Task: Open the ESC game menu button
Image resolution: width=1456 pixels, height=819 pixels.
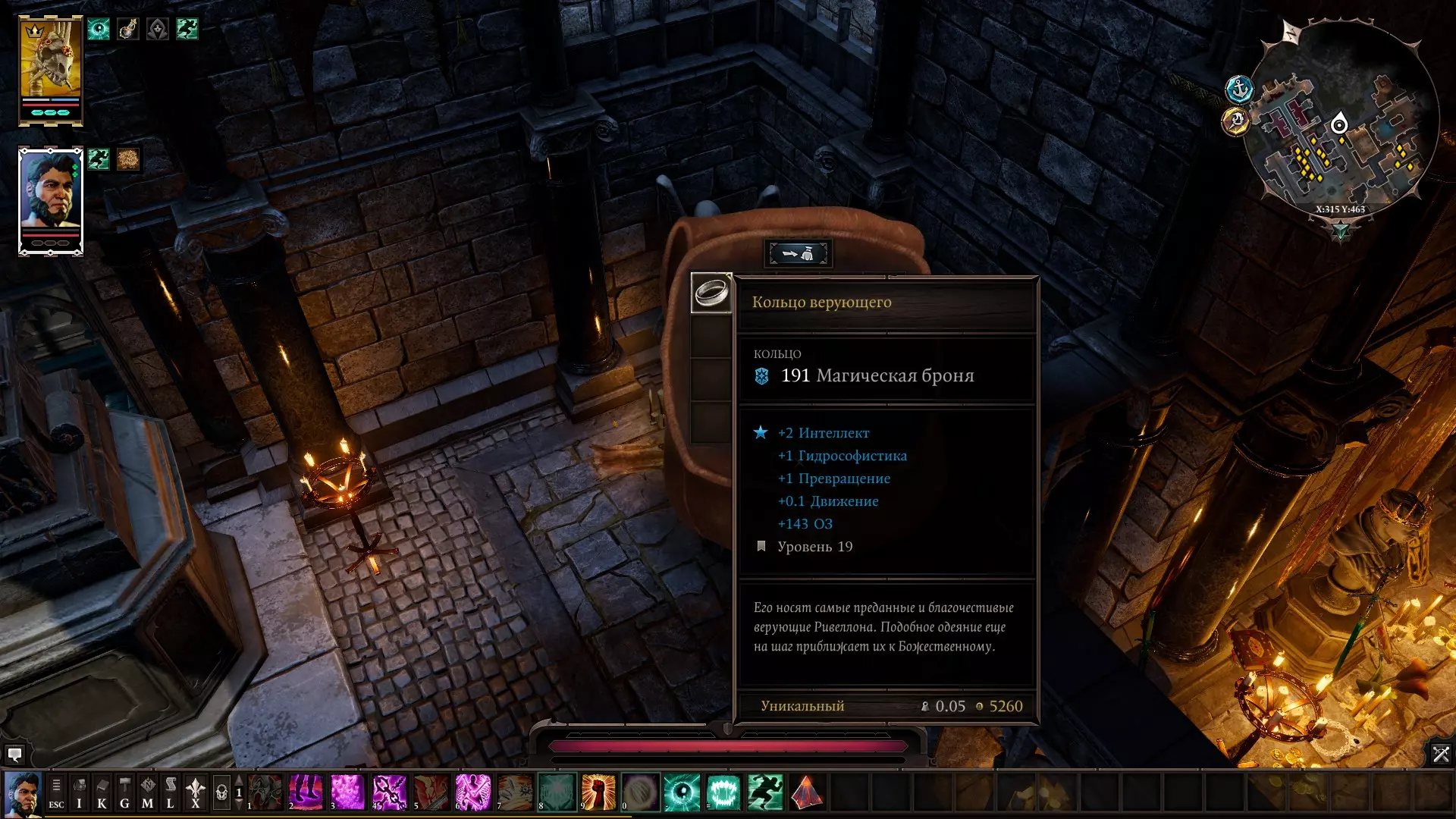Action: [x=56, y=793]
